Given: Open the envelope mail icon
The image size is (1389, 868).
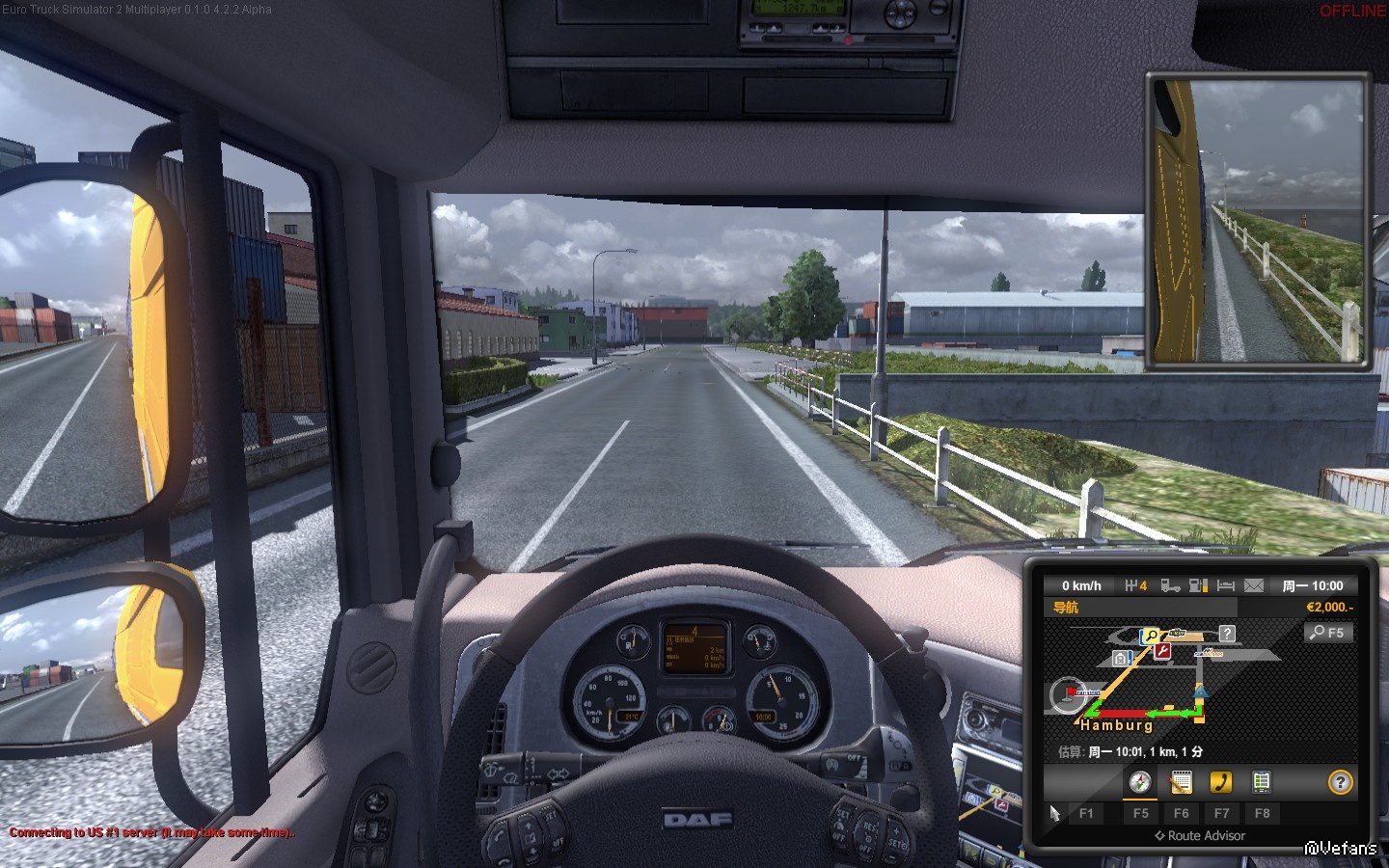Looking at the screenshot, I should [x=1253, y=585].
